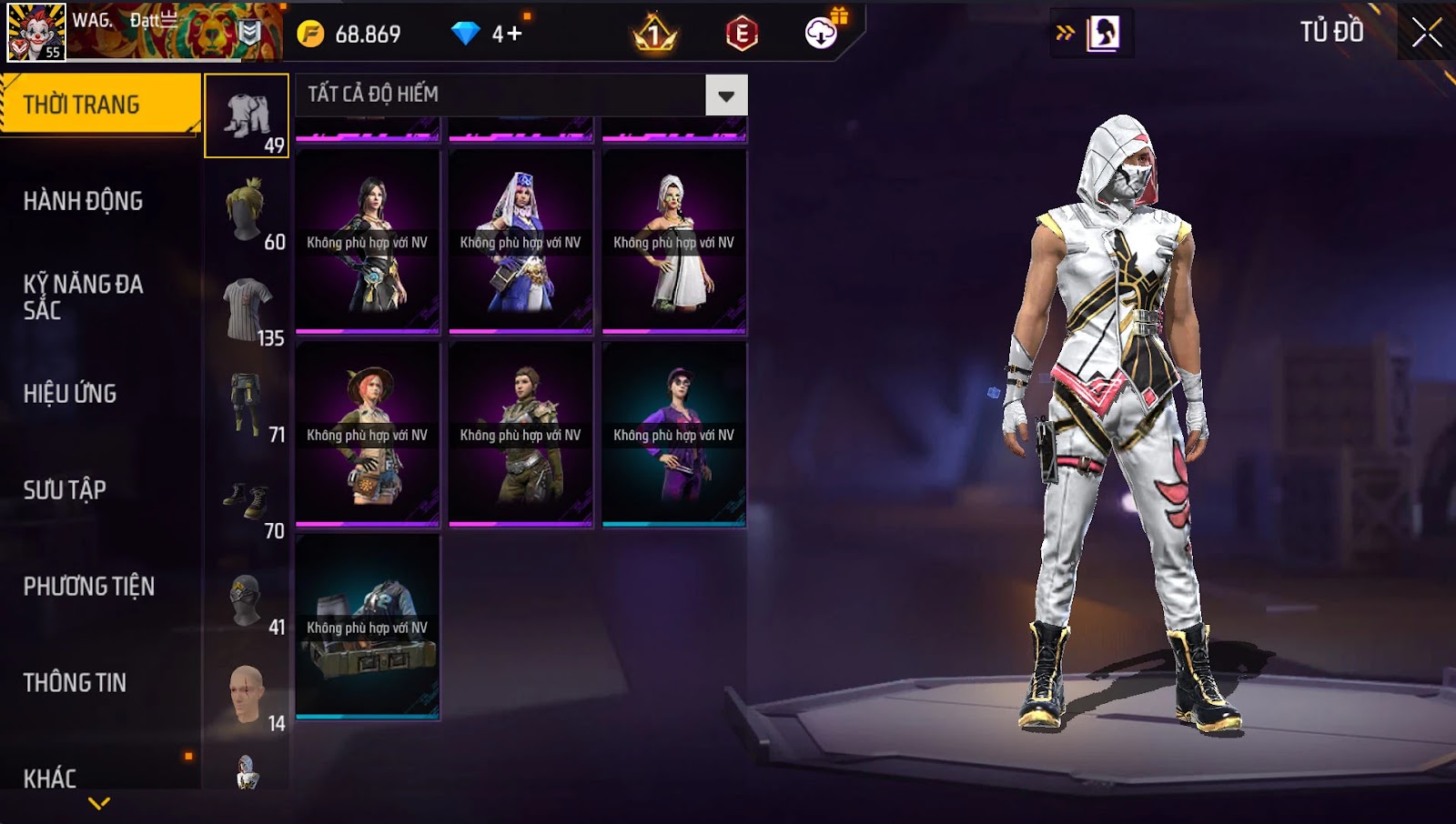Screen dimensions: 1456x824
Task: Open the face category showing 14
Action: 247,695
